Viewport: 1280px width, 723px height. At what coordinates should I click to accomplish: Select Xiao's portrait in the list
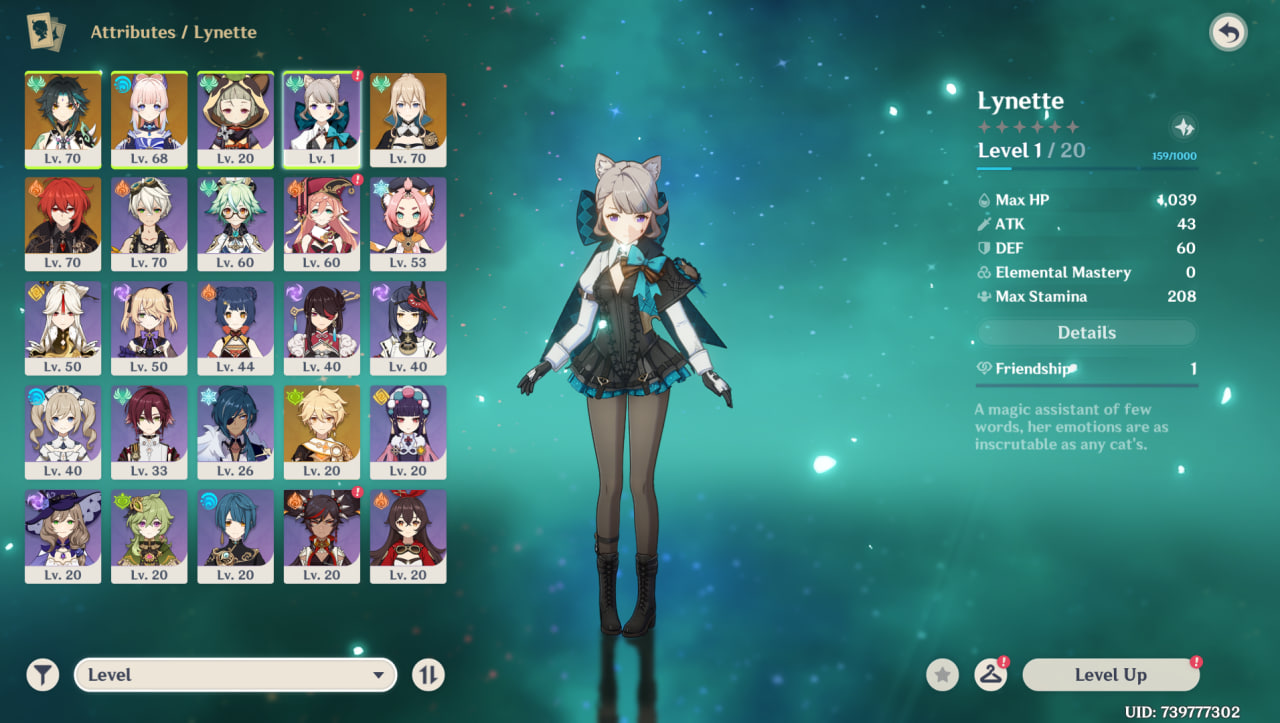(x=63, y=119)
